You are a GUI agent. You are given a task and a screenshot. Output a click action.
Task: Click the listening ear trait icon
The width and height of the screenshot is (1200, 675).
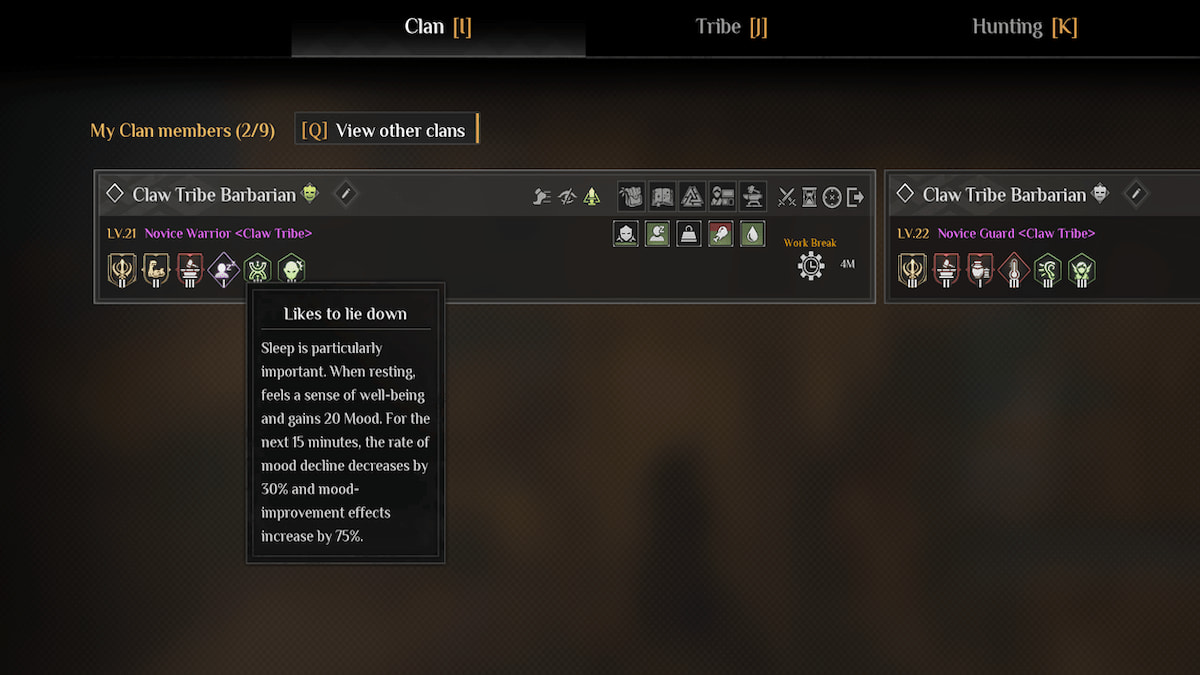pyautogui.click(x=1047, y=269)
